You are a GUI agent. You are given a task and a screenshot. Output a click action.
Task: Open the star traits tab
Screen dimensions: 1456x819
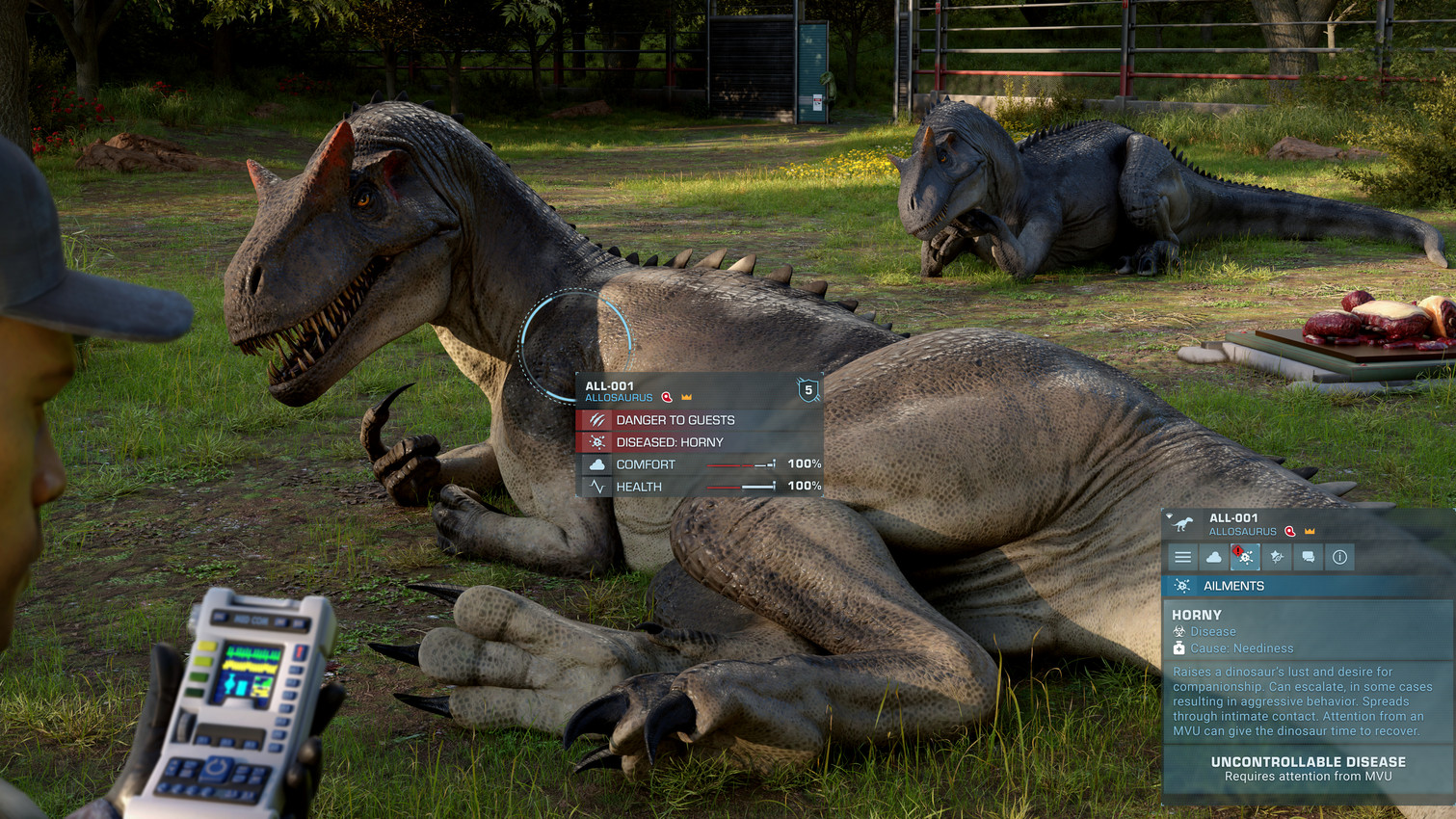pyautogui.click(x=1277, y=557)
